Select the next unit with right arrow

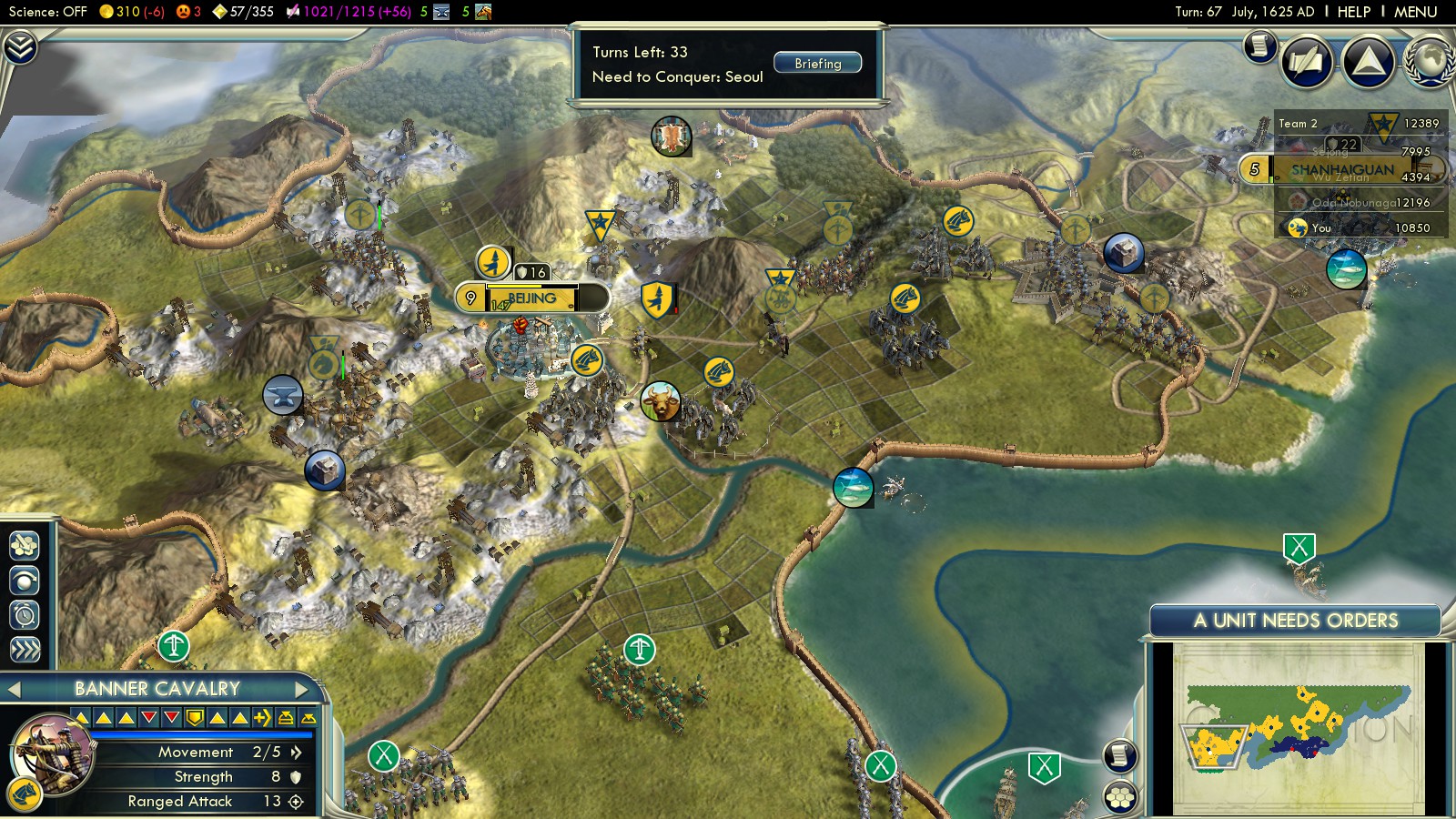[302, 689]
